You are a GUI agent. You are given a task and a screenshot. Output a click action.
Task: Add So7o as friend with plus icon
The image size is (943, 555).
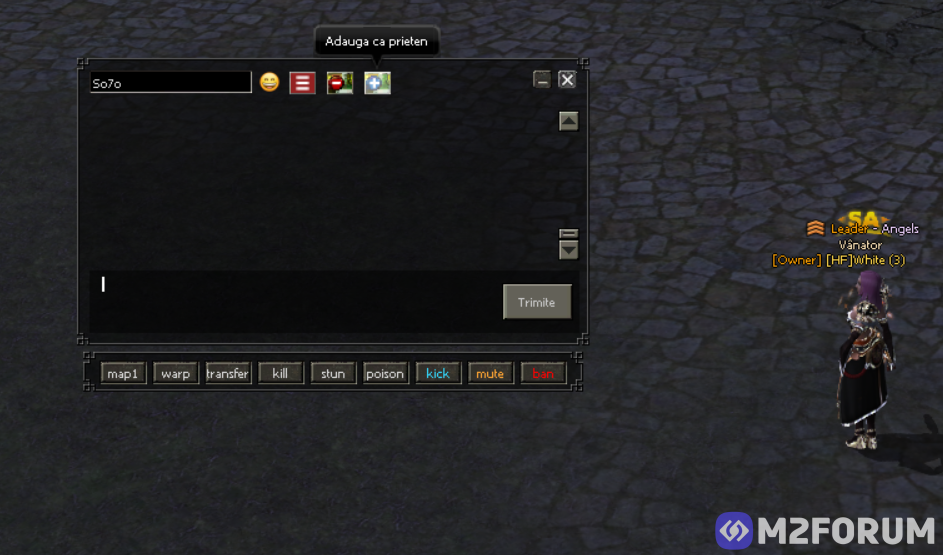[x=377, y=83]
